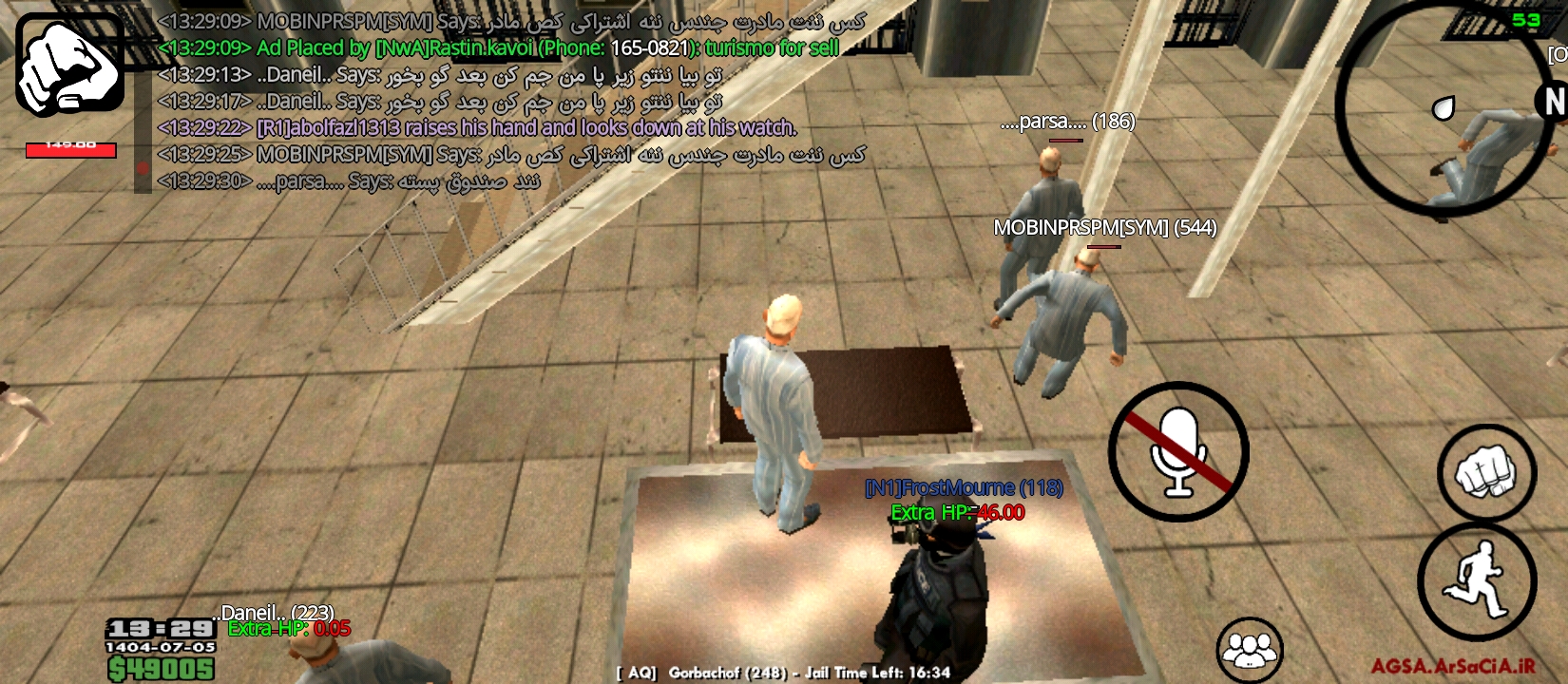Screen dimensions: 1568x684
Task: Tap the fist weapon icon
Action: (69, 65)
